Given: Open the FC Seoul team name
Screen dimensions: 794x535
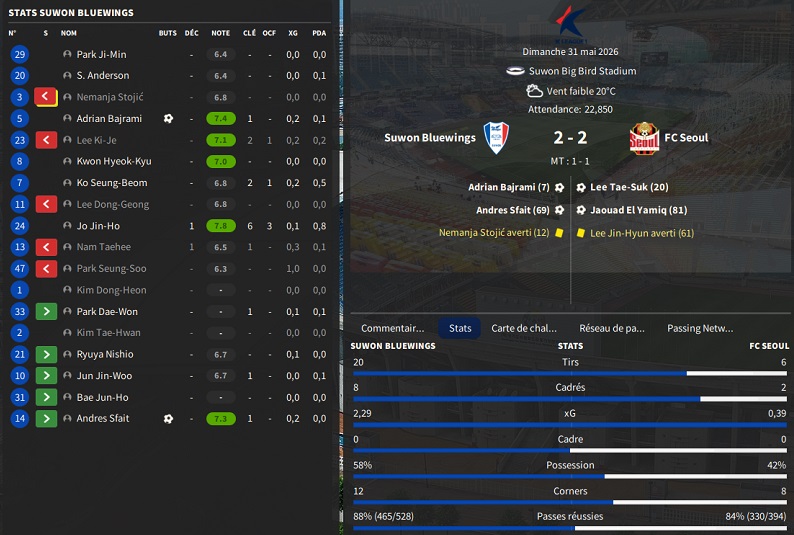Looking at the screenshot, I should [686, 138].
